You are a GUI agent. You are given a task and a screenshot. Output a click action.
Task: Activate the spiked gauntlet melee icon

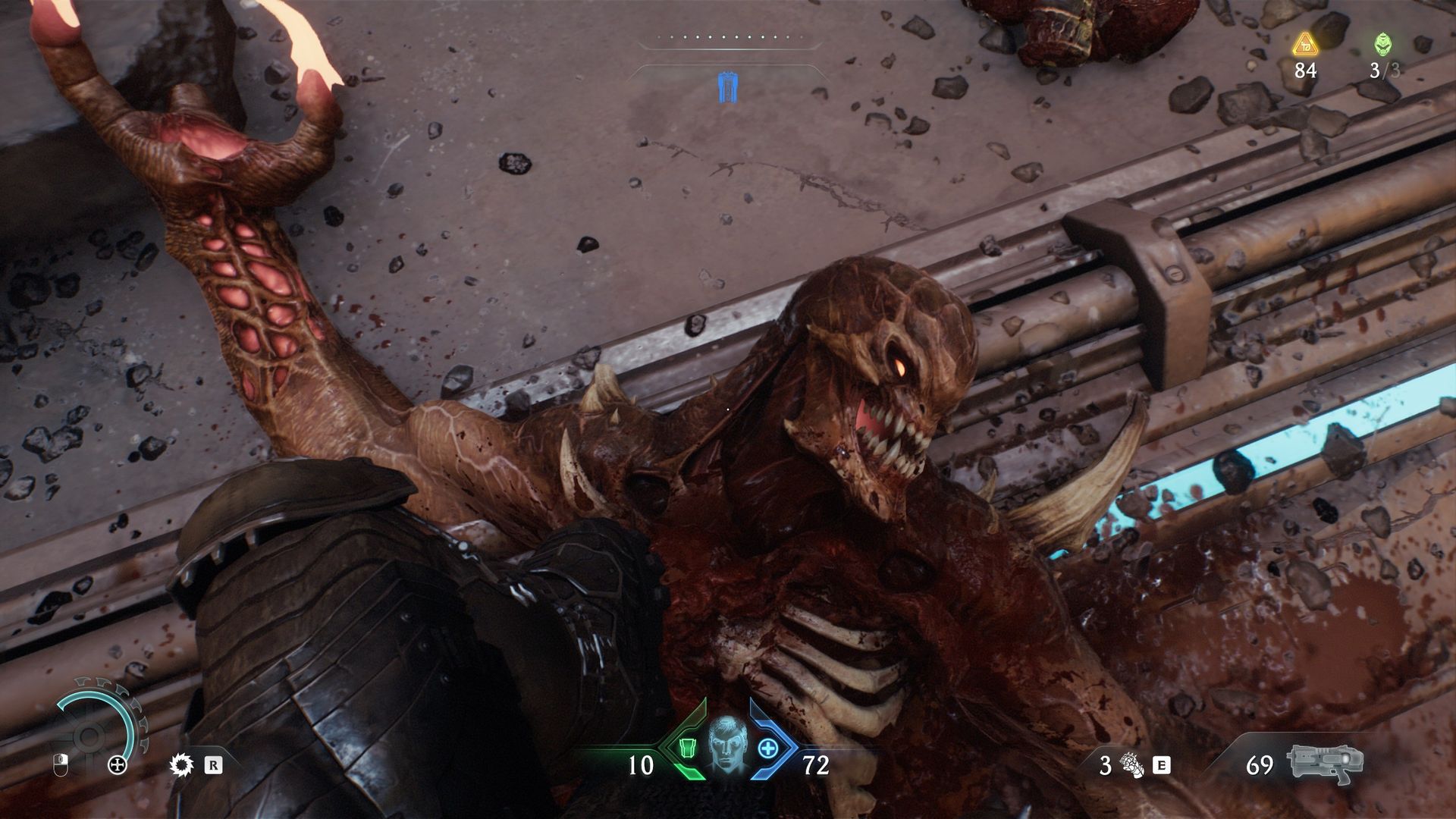[x=1134, y=765]
